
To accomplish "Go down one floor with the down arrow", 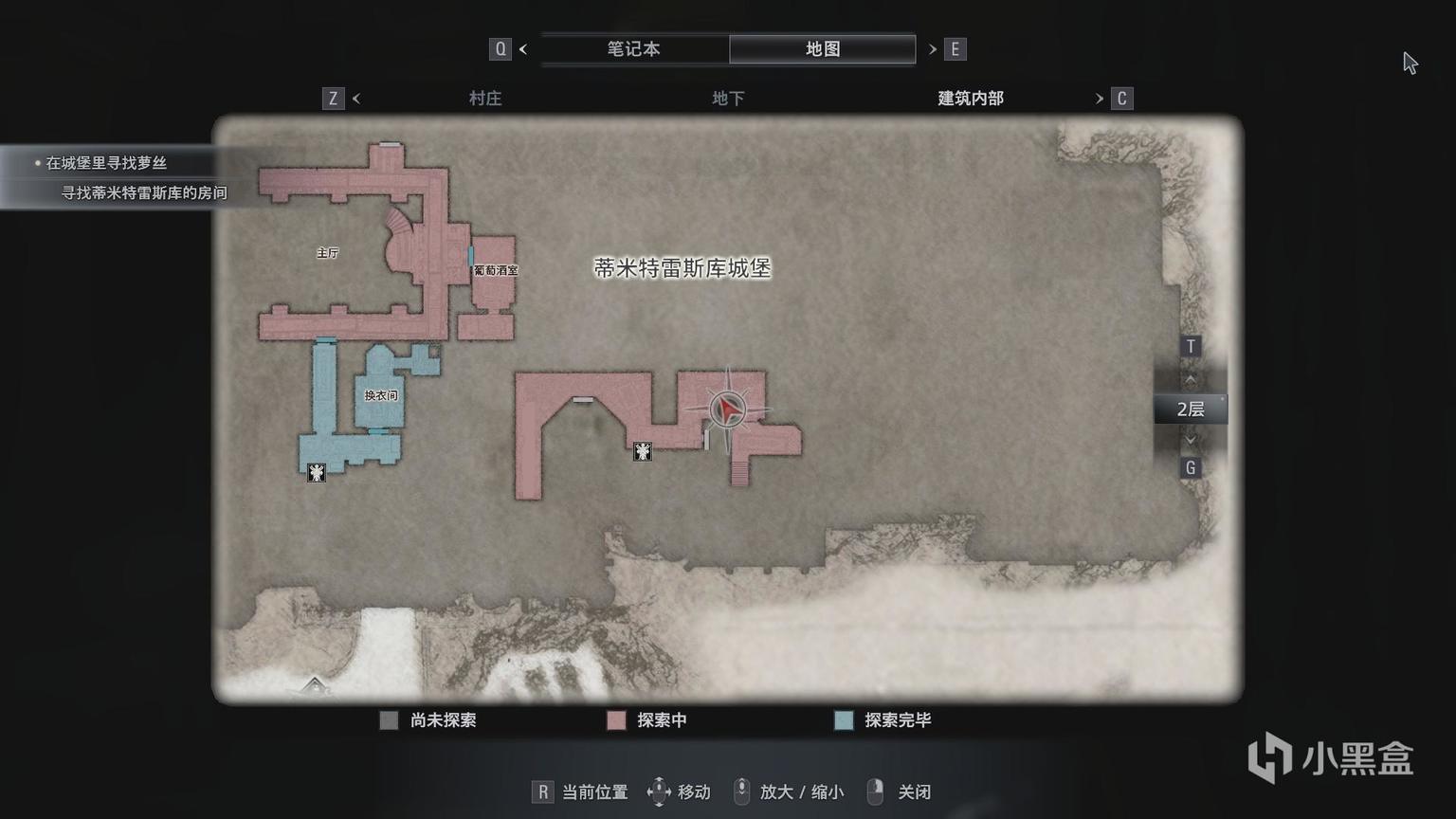I will [x=1191, y=440].
